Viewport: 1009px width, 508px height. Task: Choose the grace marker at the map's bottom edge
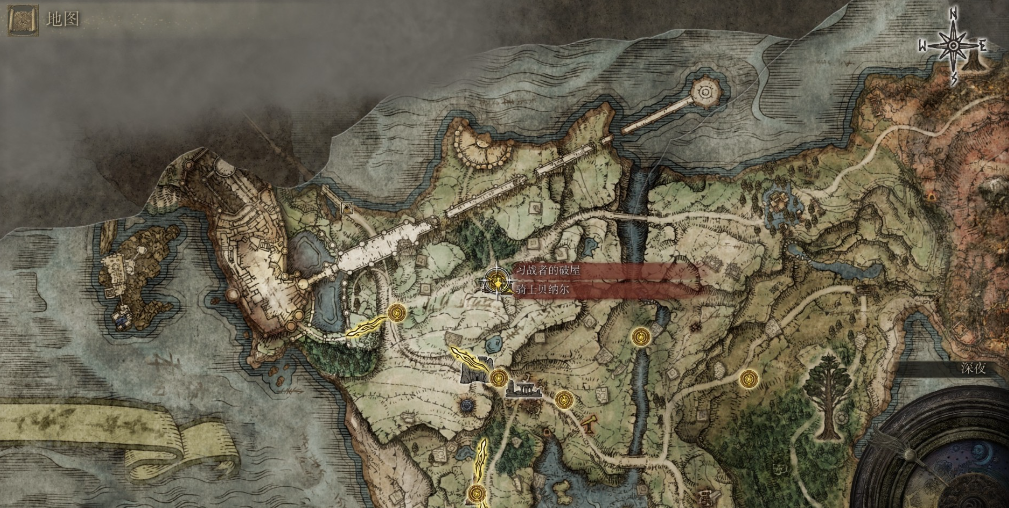pos(479,492)
